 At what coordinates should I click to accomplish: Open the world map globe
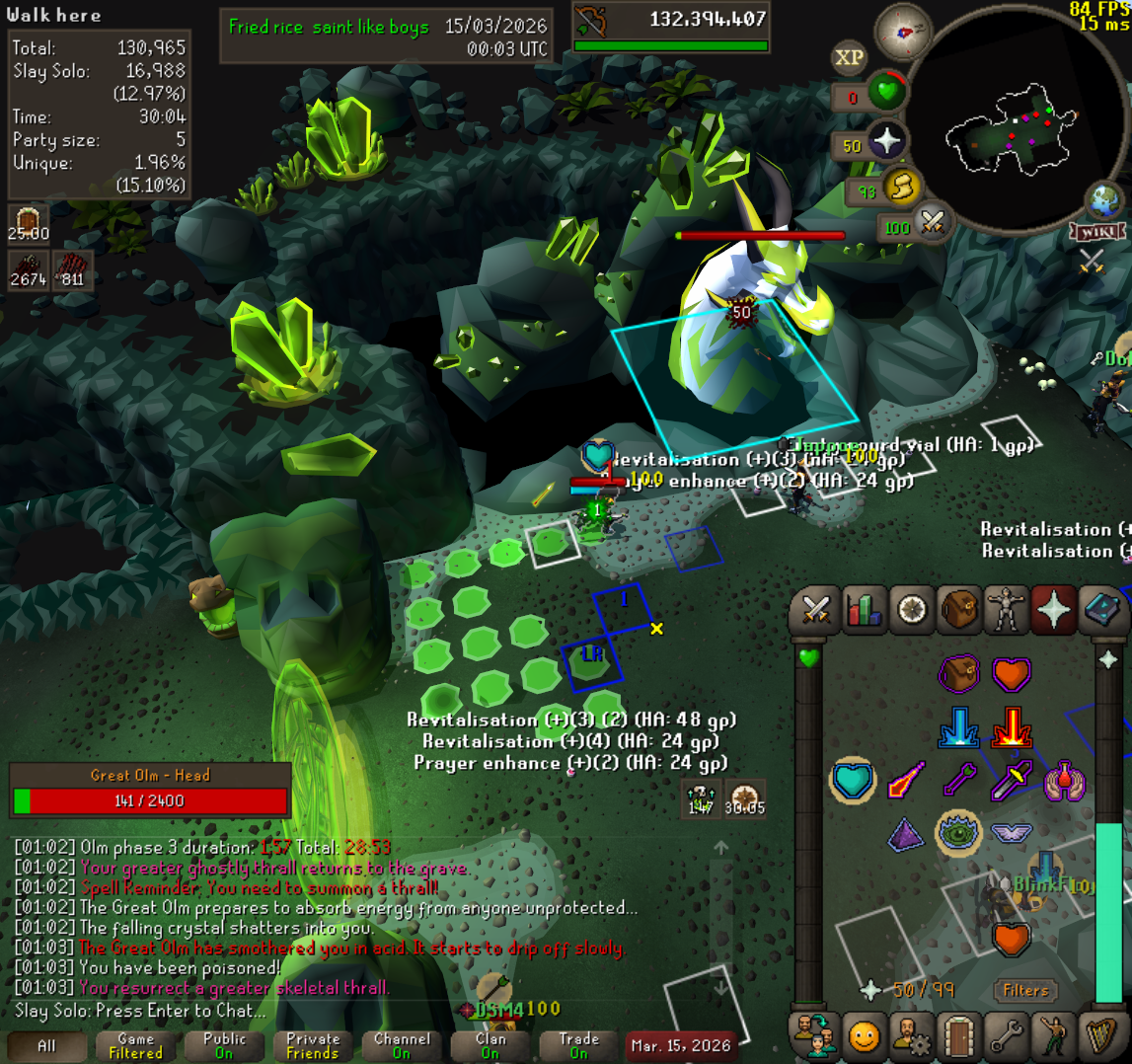pyautogui.click(x=1104, y=201)
